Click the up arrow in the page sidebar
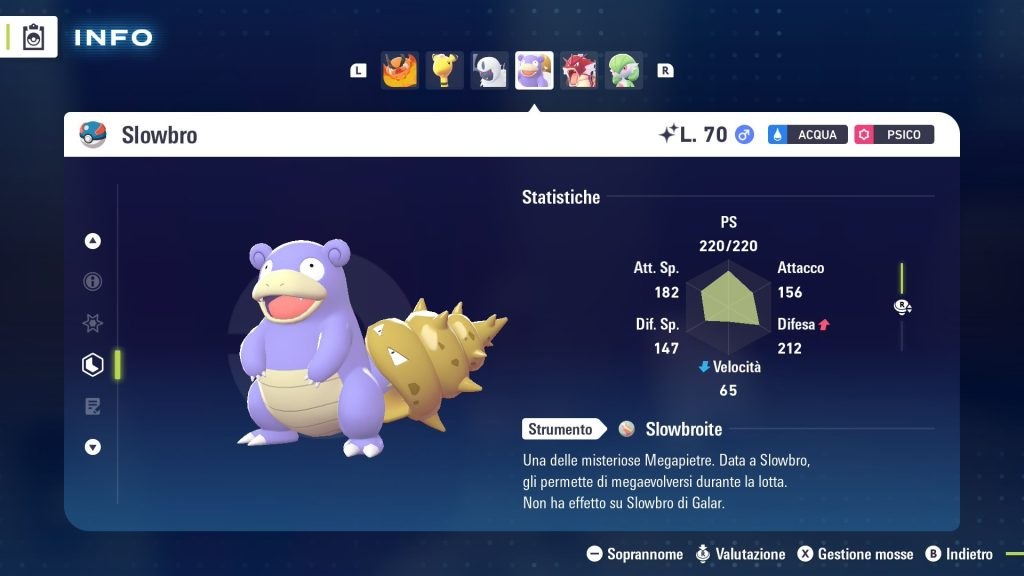Viewport: 1024px width, 576px height. click(93, 241)
